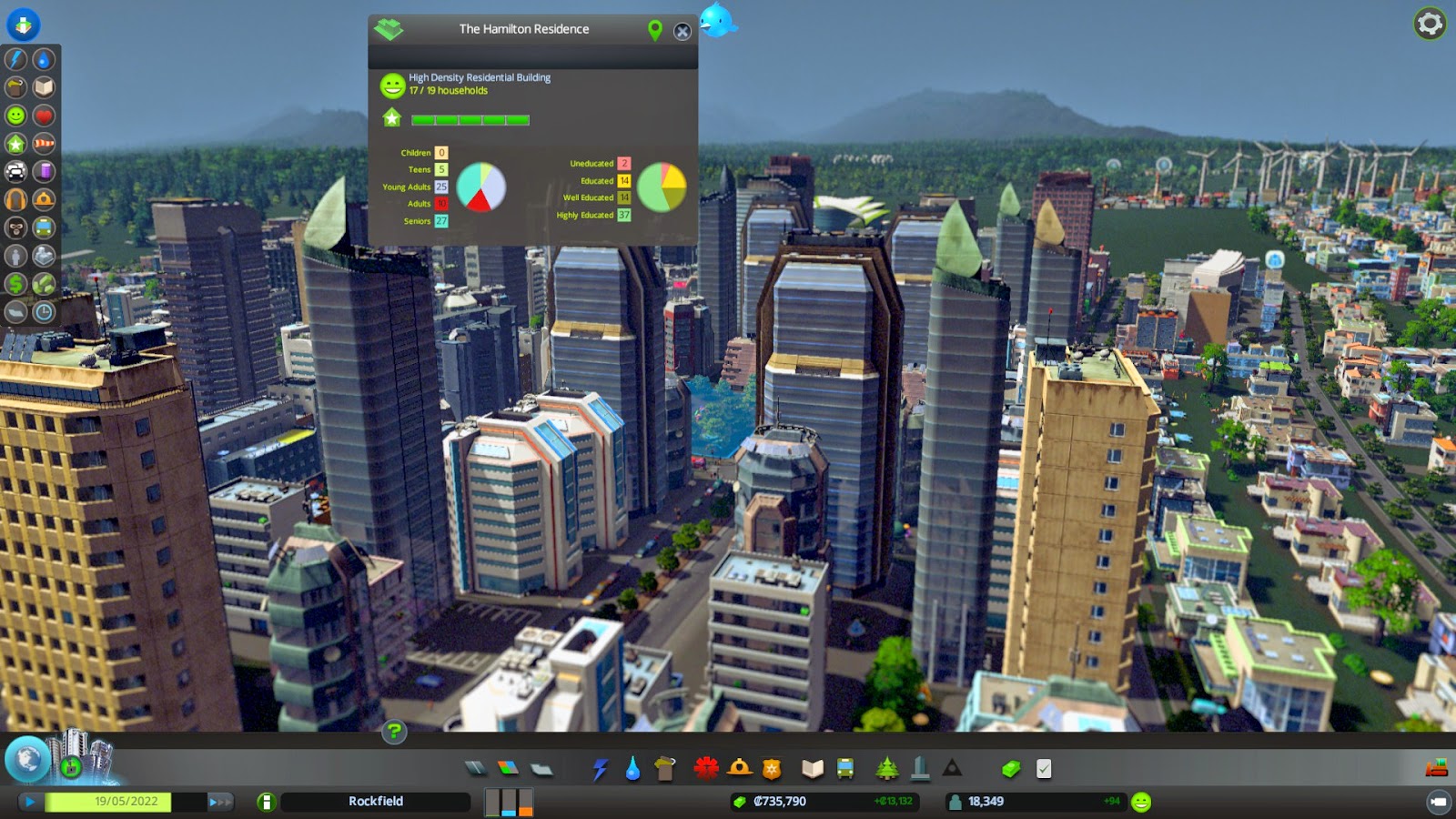
Task: Open the options gear menu
Action: (1430, 24)
